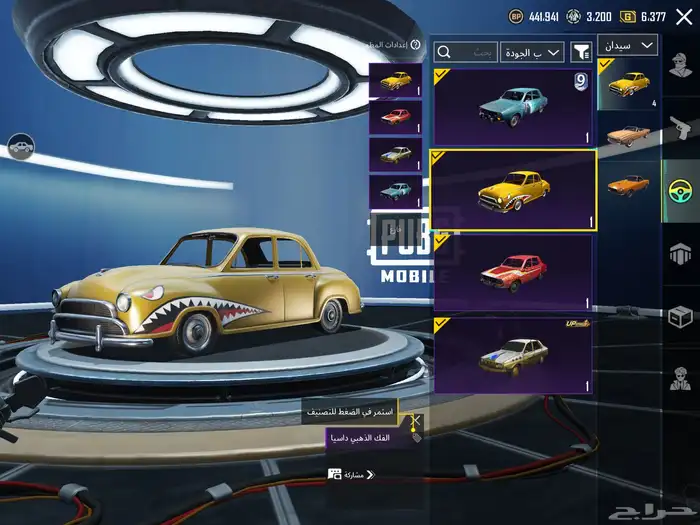700x525 pixels.
Task: Choose the yellow shark-mouth sedan skin card
Action: pos(513,191)
